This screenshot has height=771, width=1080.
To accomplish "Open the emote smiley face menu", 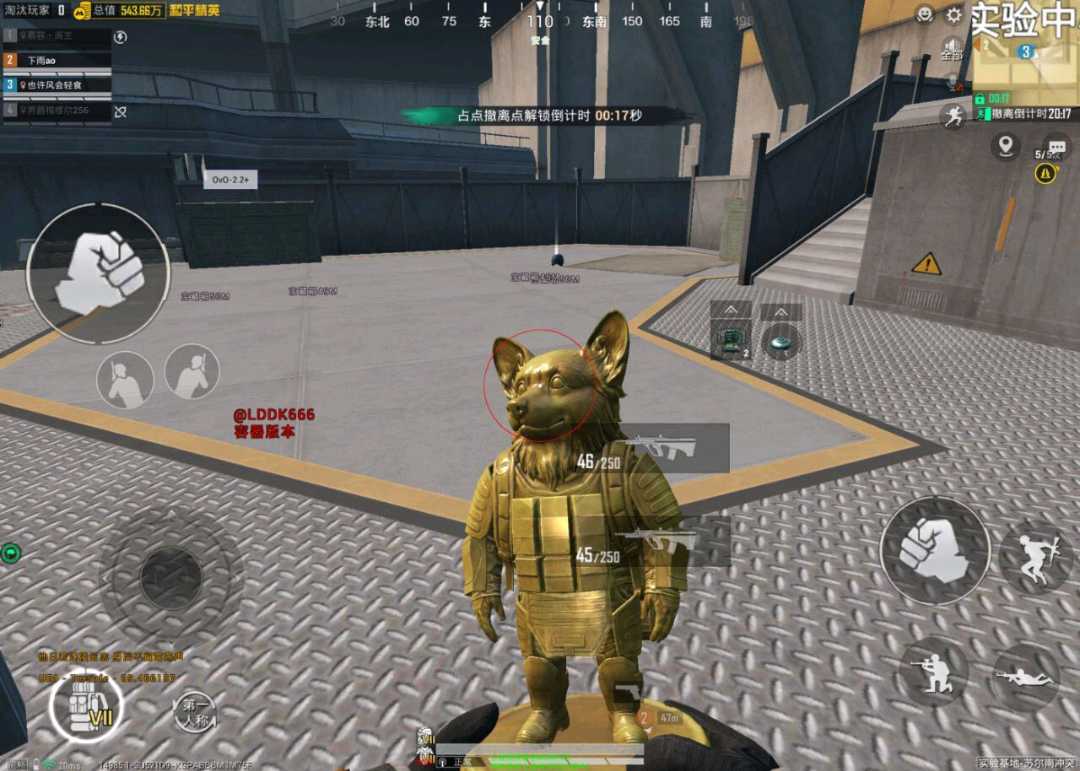I will (925, 15).
